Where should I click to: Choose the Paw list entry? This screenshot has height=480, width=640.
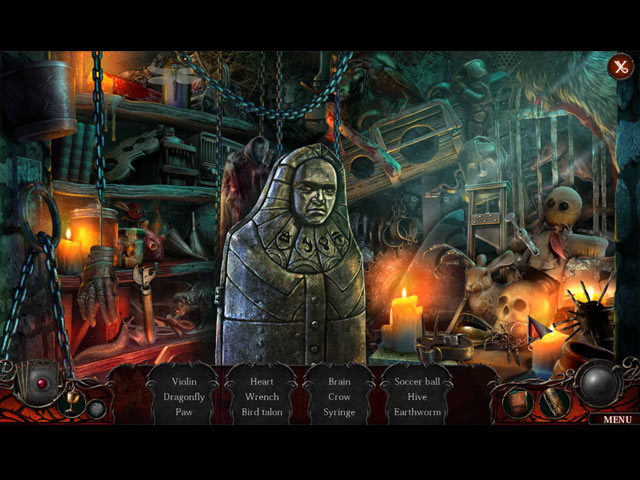pyautogui.click(x=185, y=411)
